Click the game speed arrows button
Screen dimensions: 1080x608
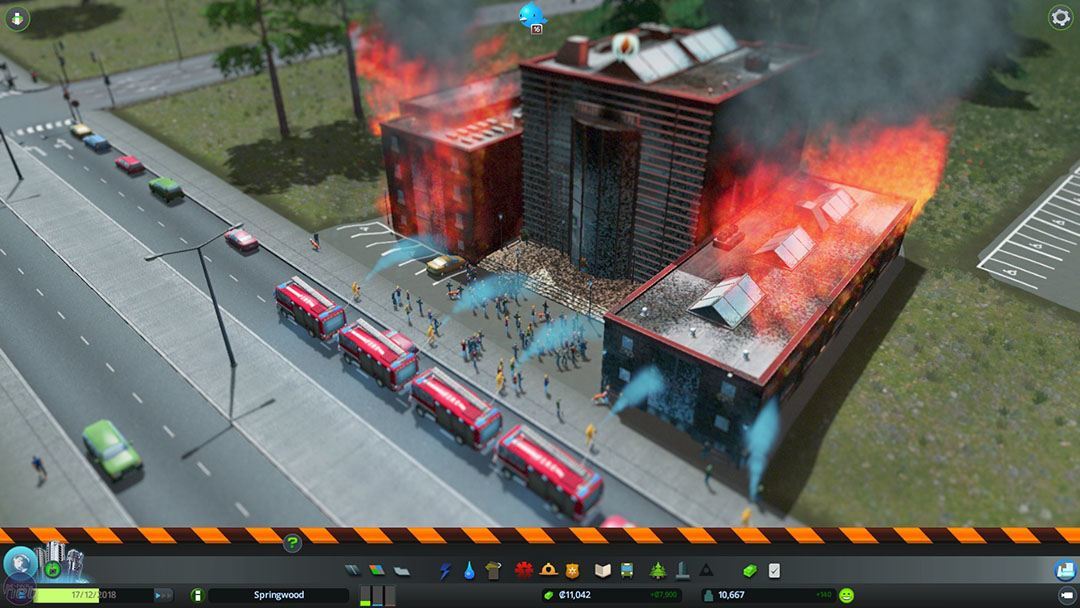(163, 595)
